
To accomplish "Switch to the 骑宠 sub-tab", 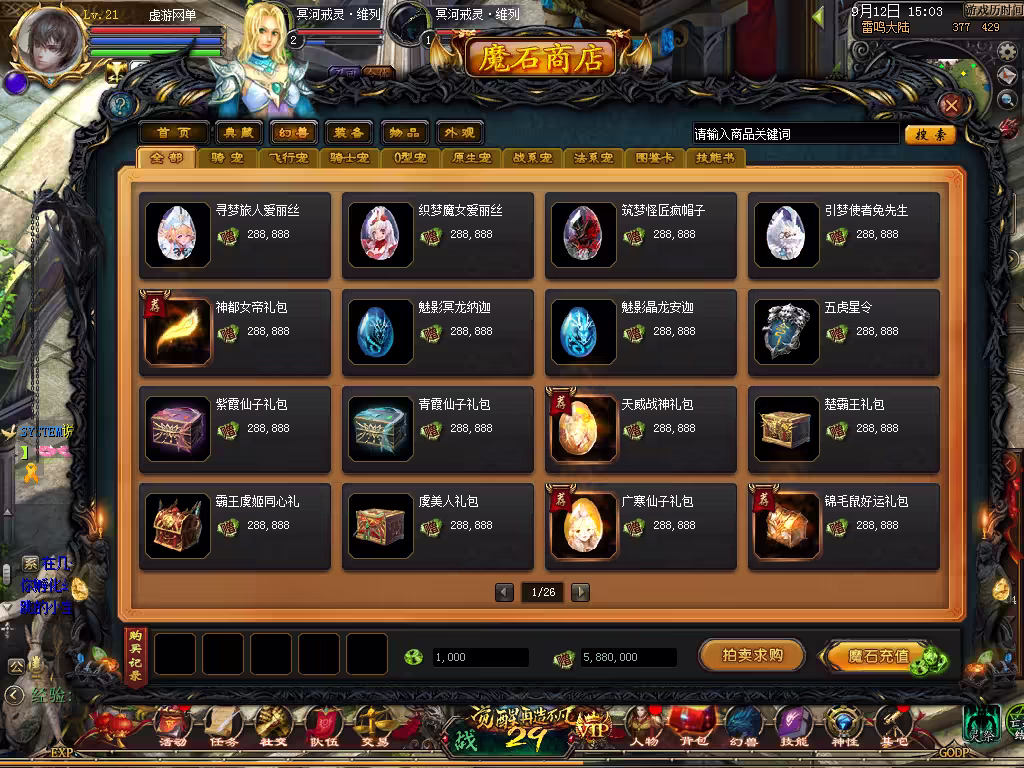I will 226,158.
